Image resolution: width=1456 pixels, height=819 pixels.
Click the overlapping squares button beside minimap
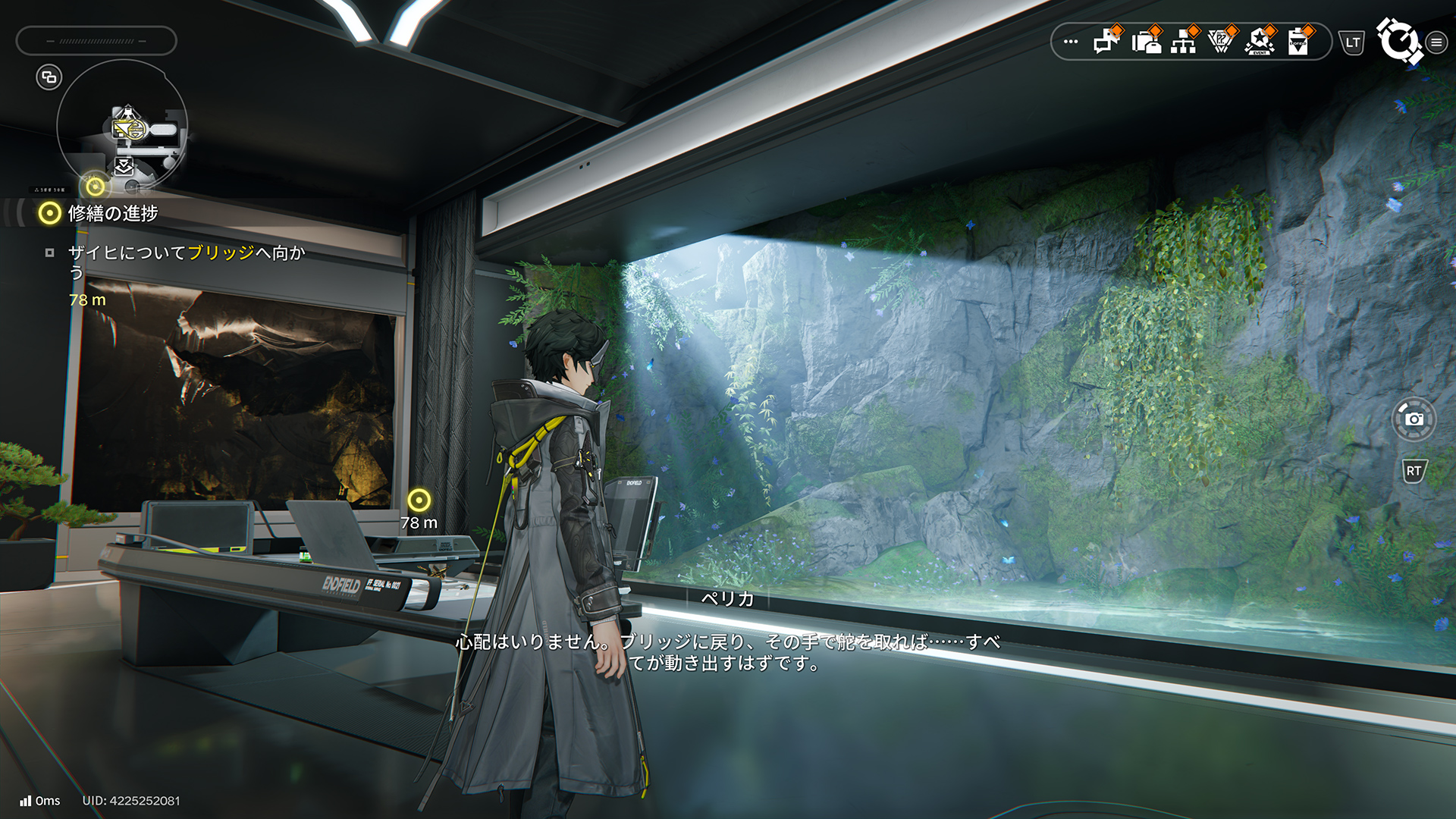[49, 77]
